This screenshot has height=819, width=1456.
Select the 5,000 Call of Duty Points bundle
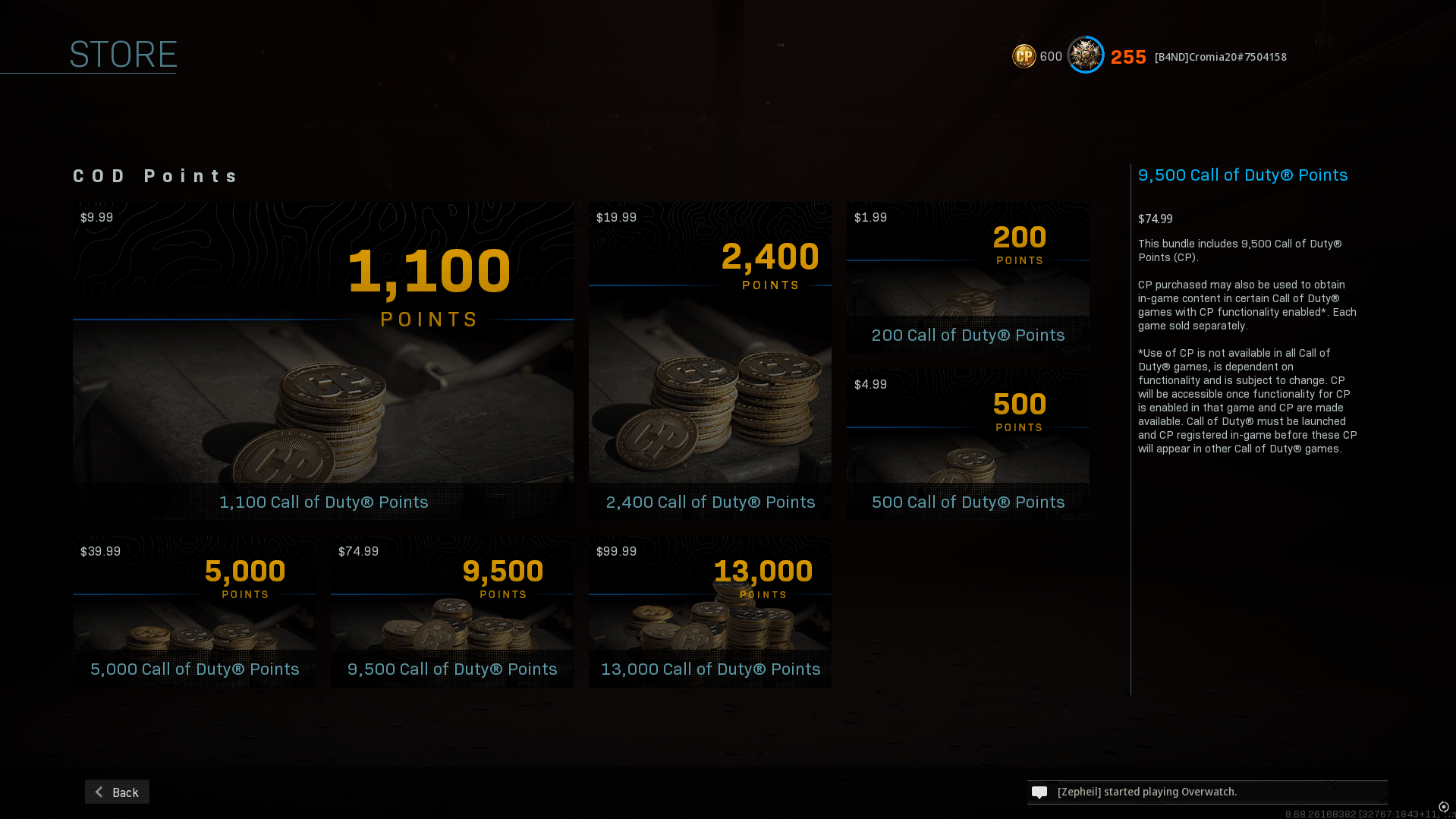[x=193, y=611]
